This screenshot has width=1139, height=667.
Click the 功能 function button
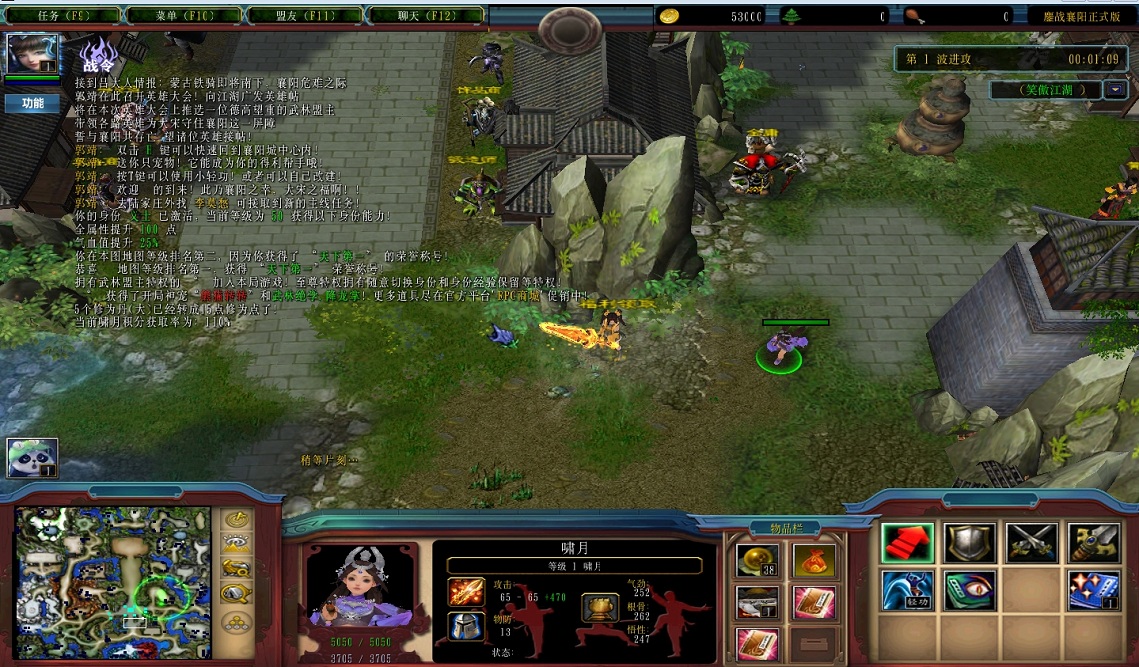[32, 103]
